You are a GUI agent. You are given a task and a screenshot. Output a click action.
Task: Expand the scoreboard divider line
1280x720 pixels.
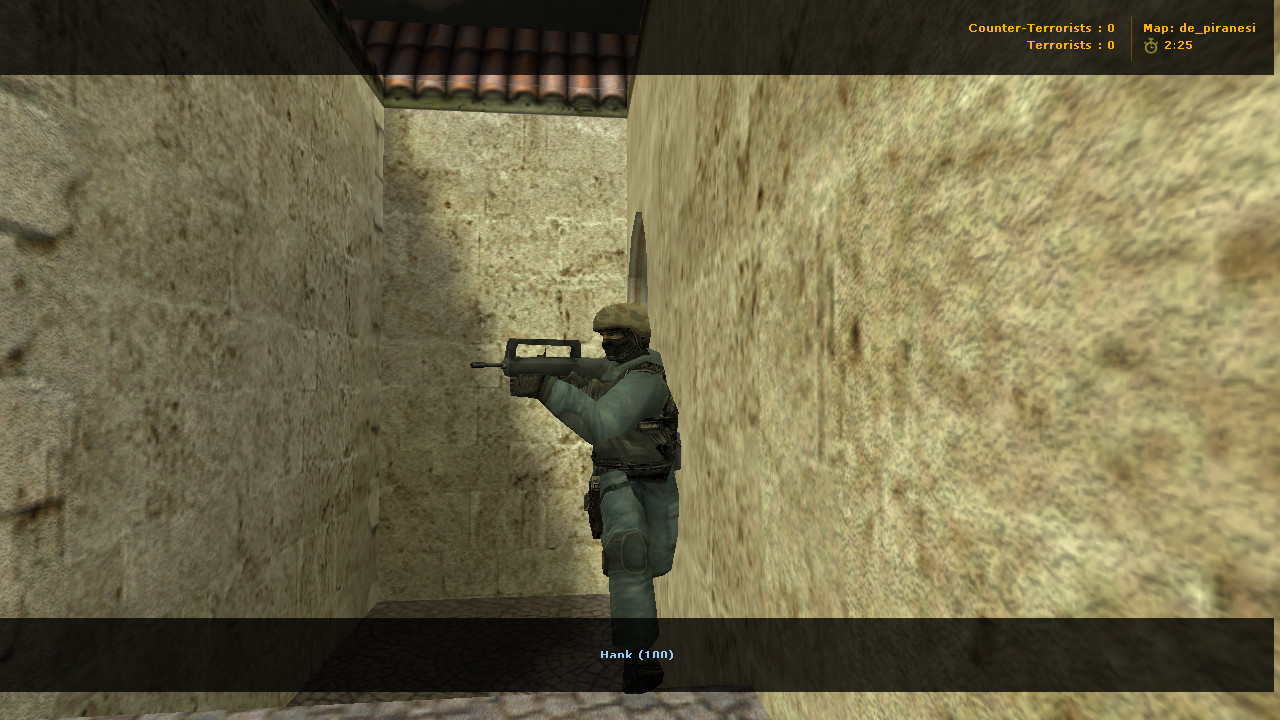click(x=1131, y=36)
